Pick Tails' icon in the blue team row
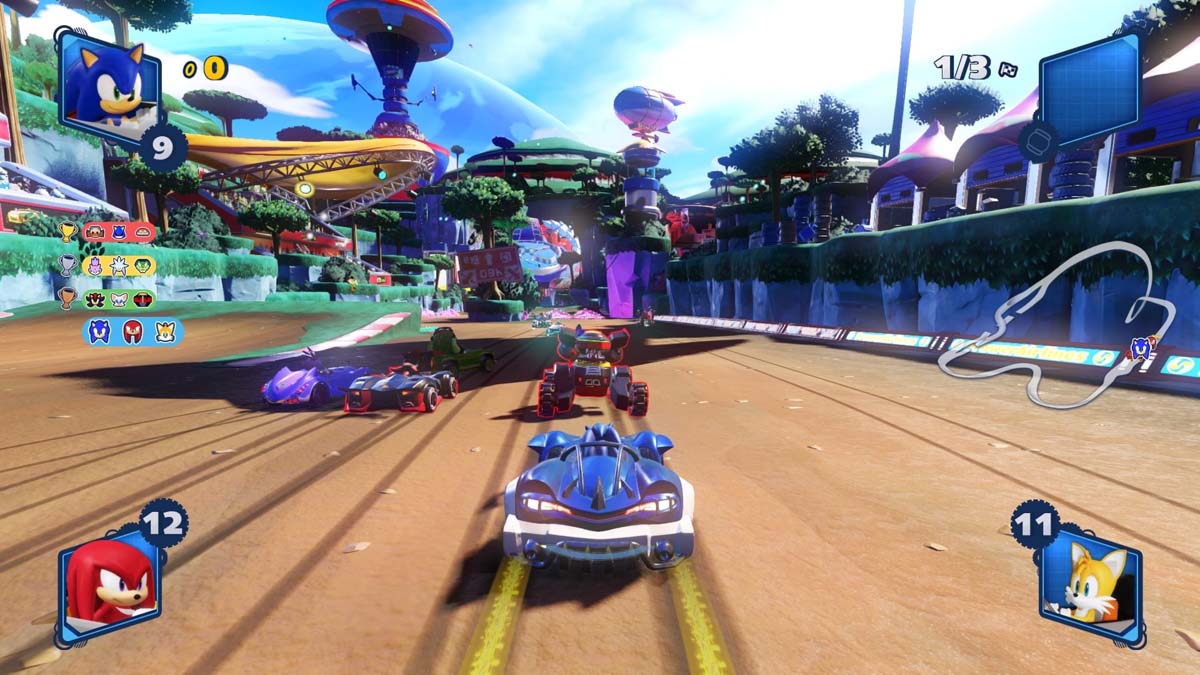The width and height of the screenshot is (1200, 675). 165,332
